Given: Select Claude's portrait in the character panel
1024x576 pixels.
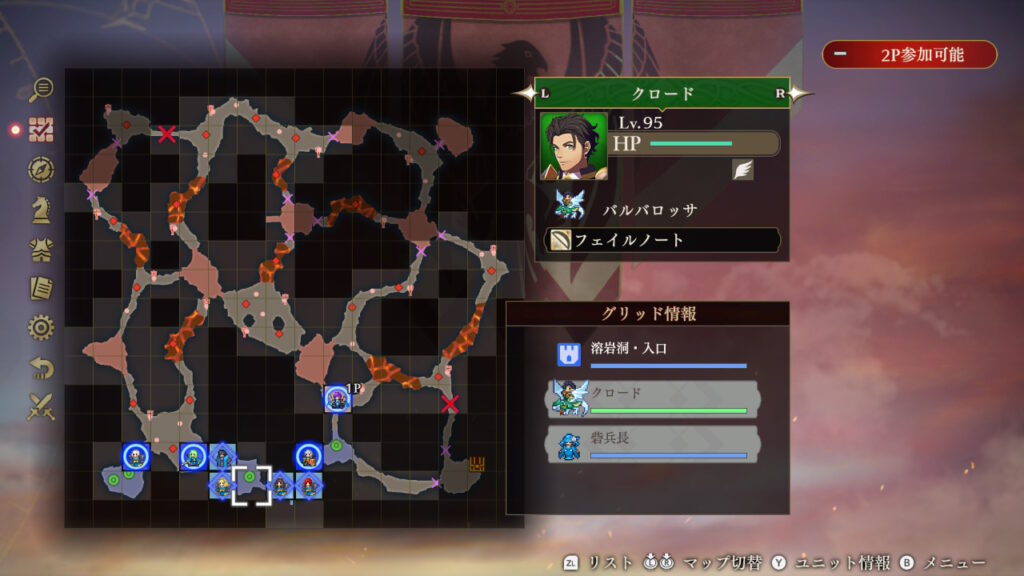Looking at the screenshot, I should pyautogui.click(x=573, y=146).
